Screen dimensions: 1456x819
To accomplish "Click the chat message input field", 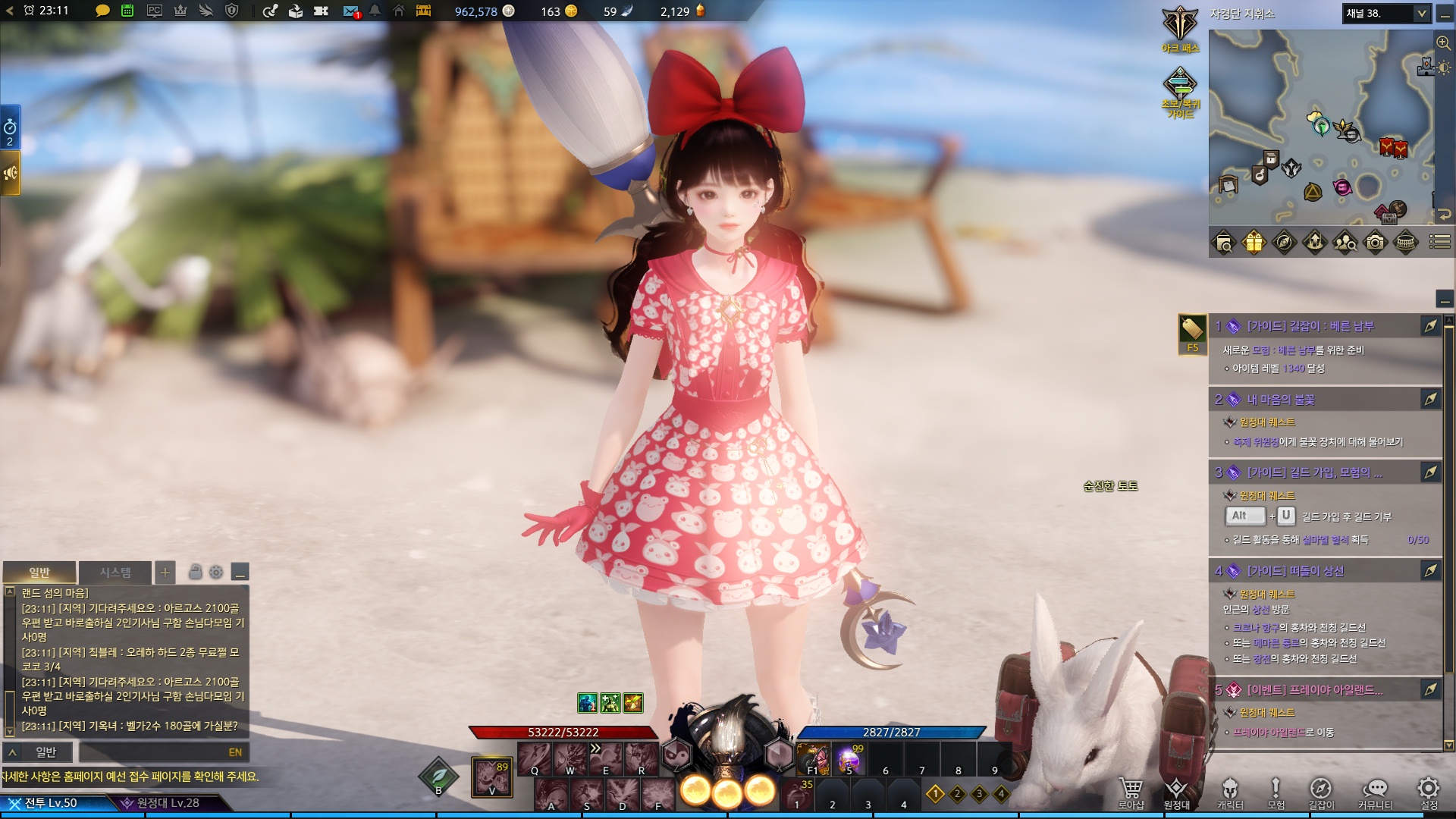I will (152, 752).
